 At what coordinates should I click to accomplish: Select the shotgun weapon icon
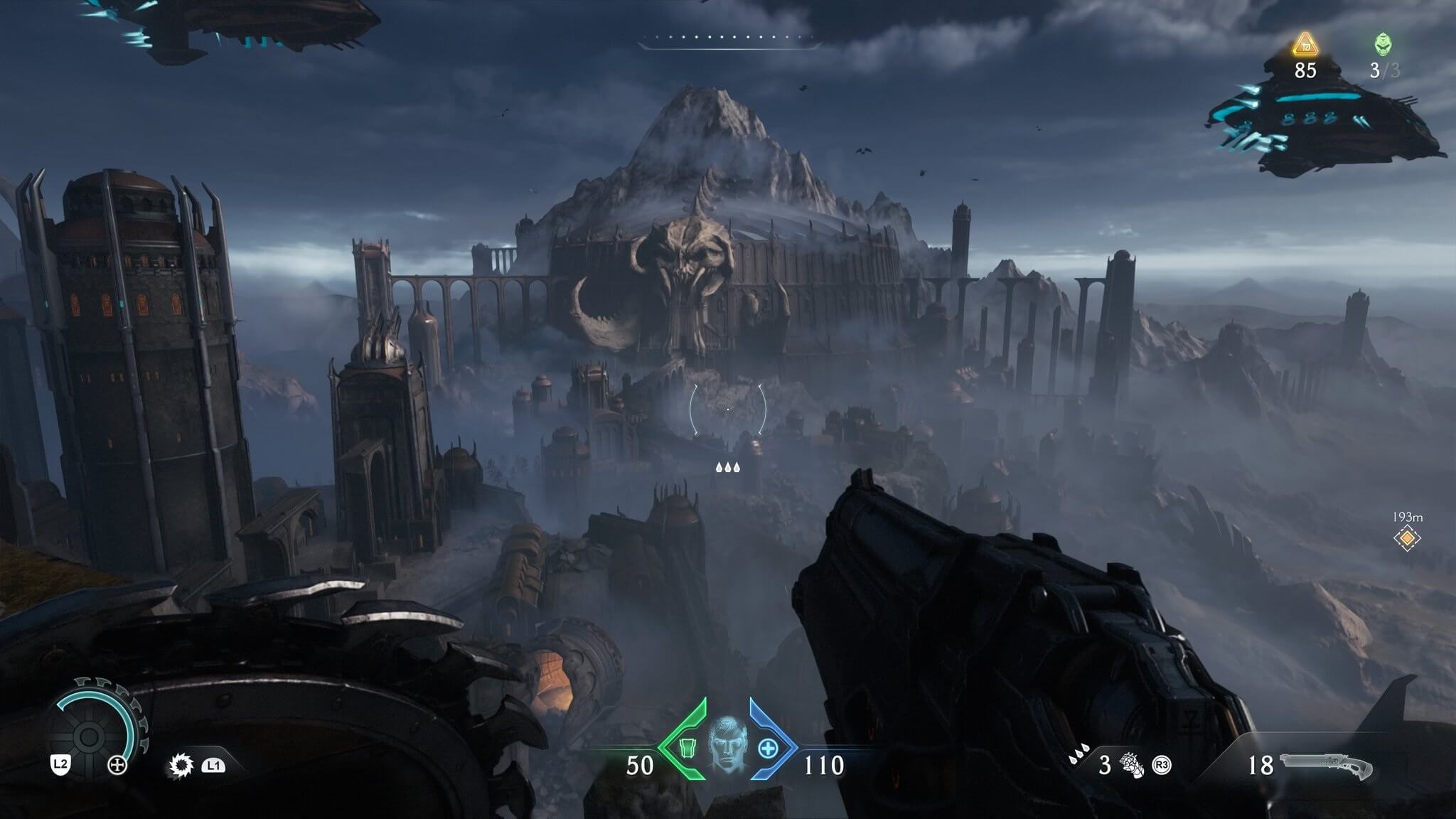pos(1326,766)
